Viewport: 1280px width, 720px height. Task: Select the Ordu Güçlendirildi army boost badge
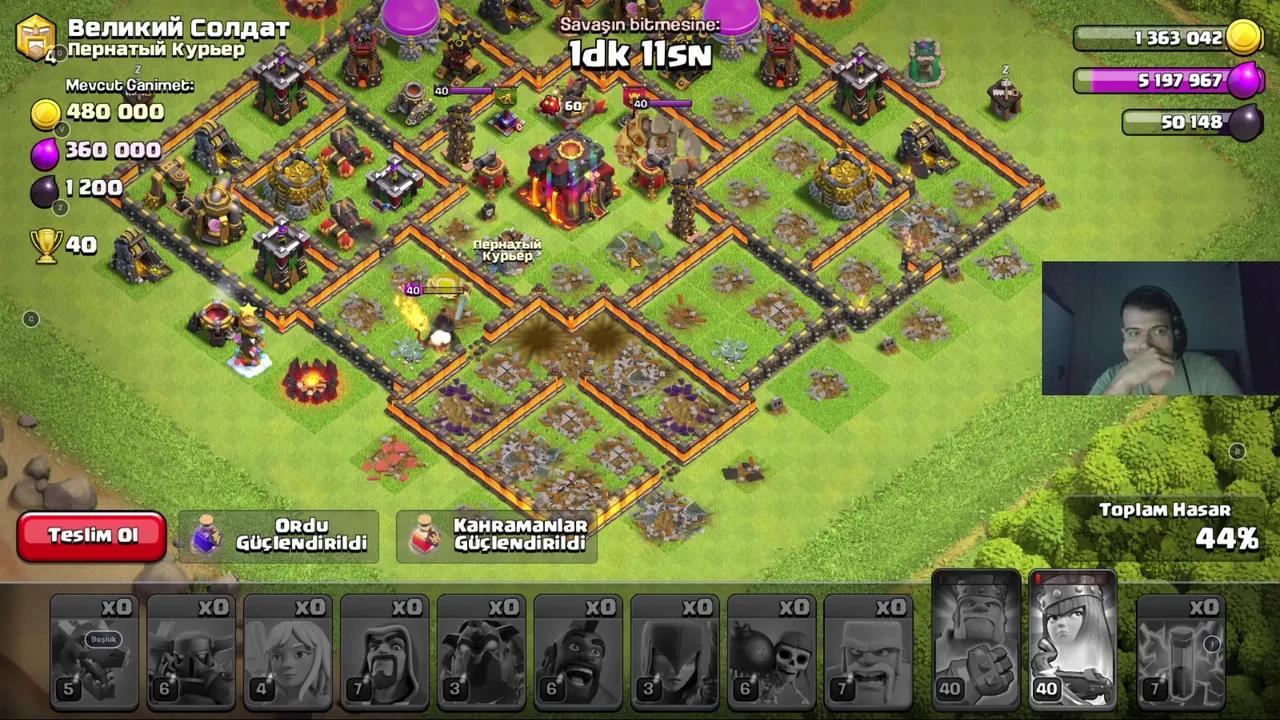[x=279, y=535]
